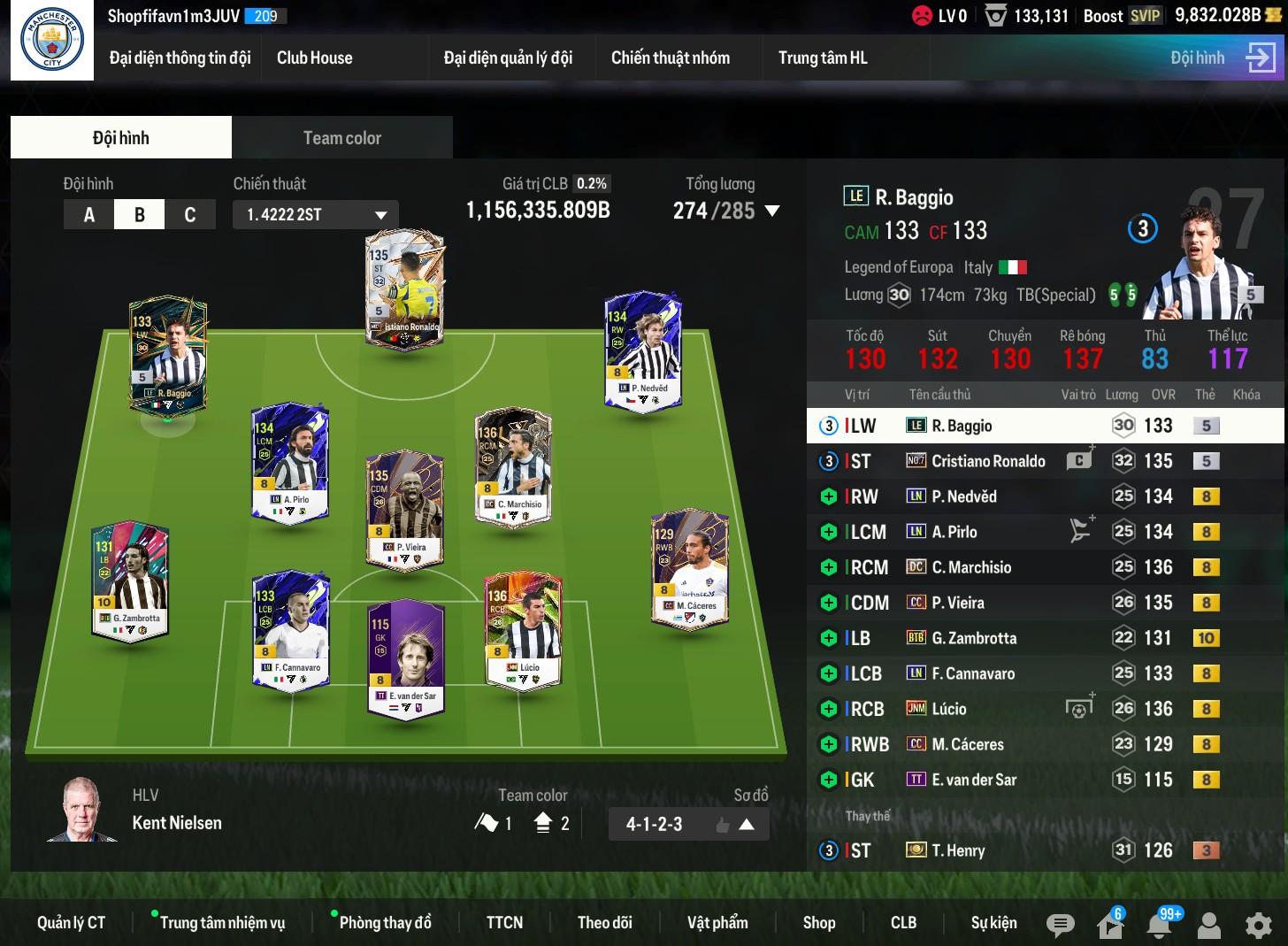The width and height of the screenshot is (1288, 946).
Task: Select the Cristiano Ronaldo card on pitch
Action: point(405,289)
